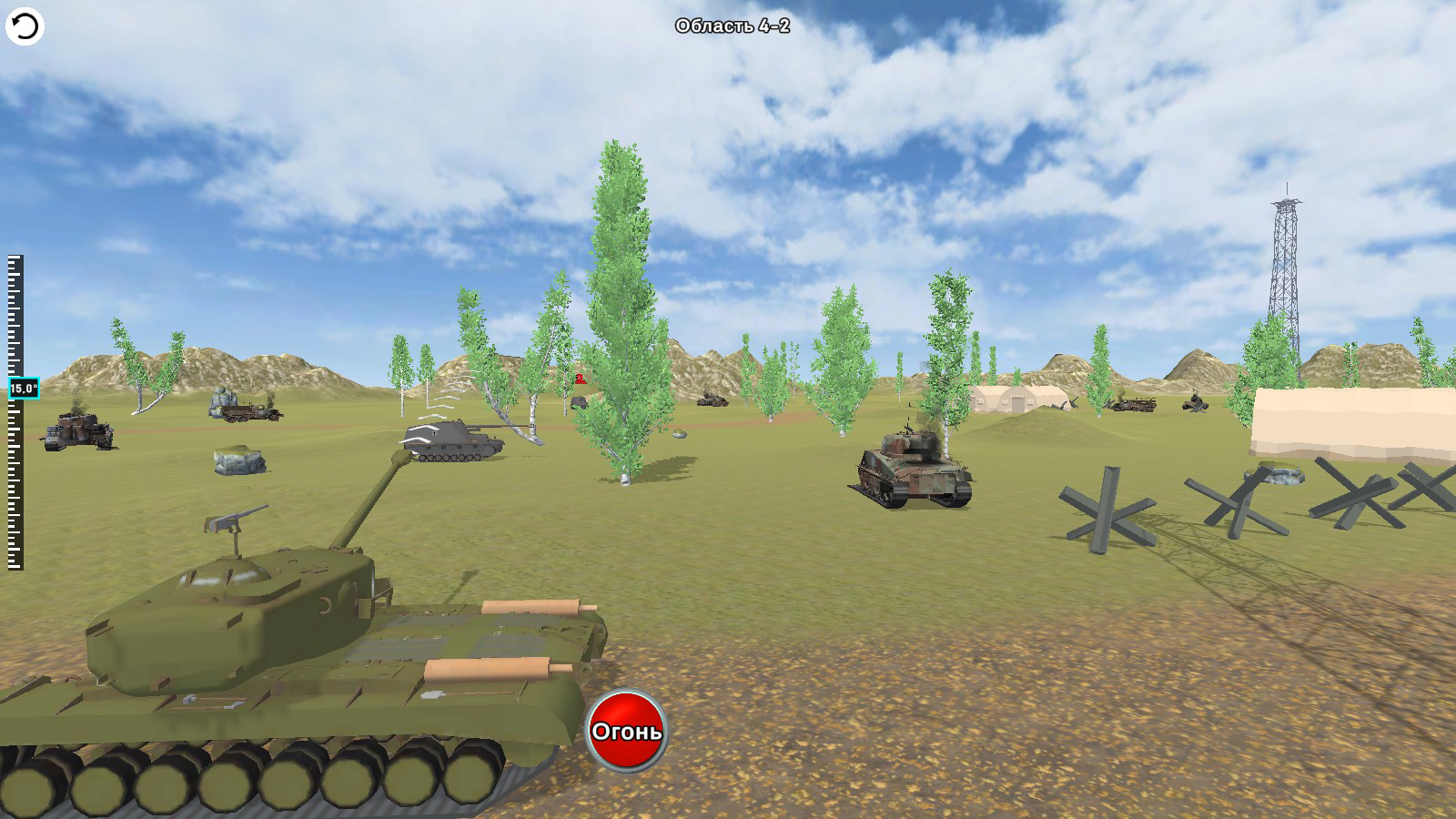Click the restart level icon
The image size is (1456, 819).
[x=25, y=25]
